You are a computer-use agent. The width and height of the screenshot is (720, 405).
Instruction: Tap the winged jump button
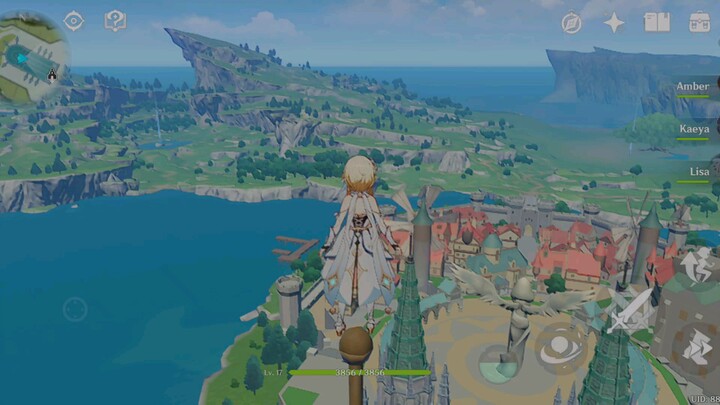click(698, 268)
